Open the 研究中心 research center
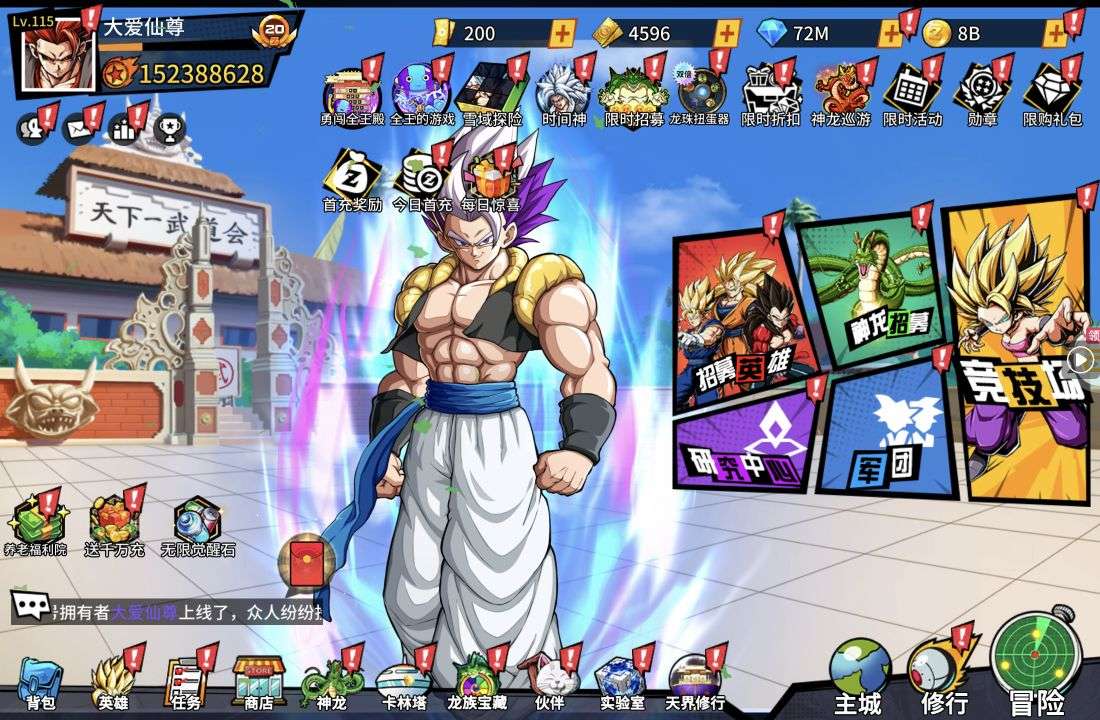Screen dimensions: 1100x720 [x=745, y=440]
